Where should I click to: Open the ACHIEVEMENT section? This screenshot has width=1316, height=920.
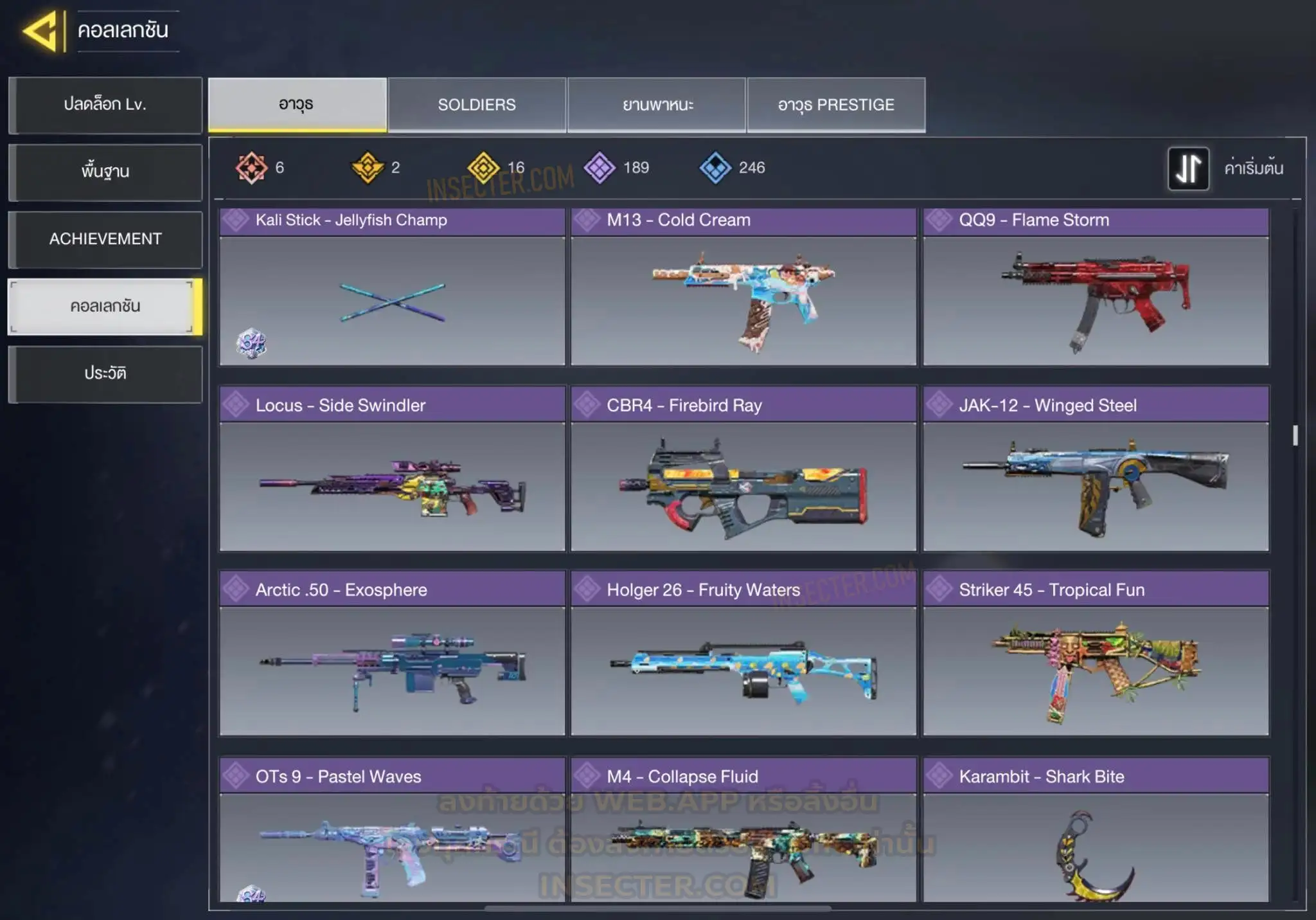click(x=105, y=239)
